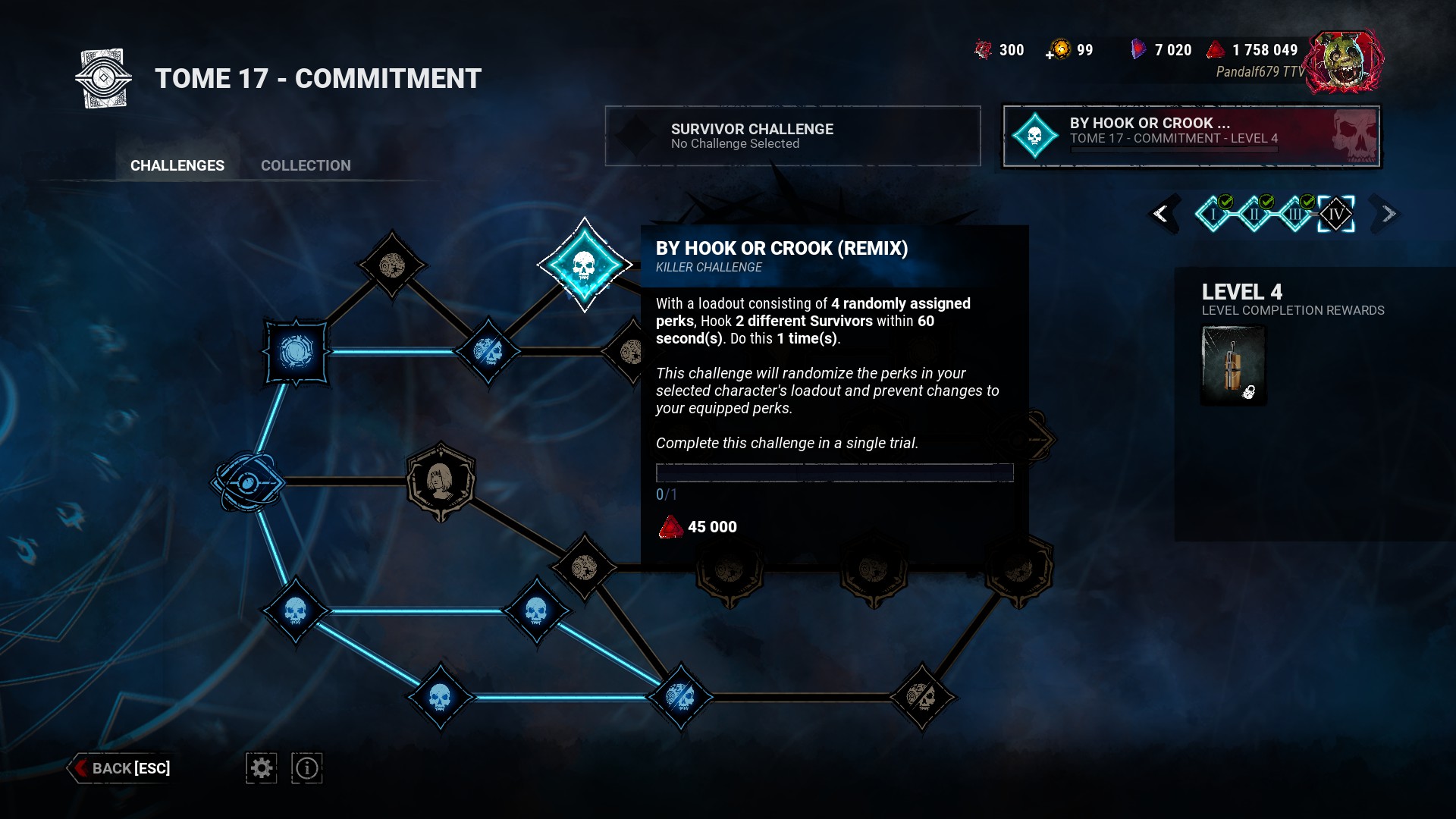Open the player profile avatar
Image resolution: width=1456 pixels, height=819 pixels.
(x=1344, y=62)
